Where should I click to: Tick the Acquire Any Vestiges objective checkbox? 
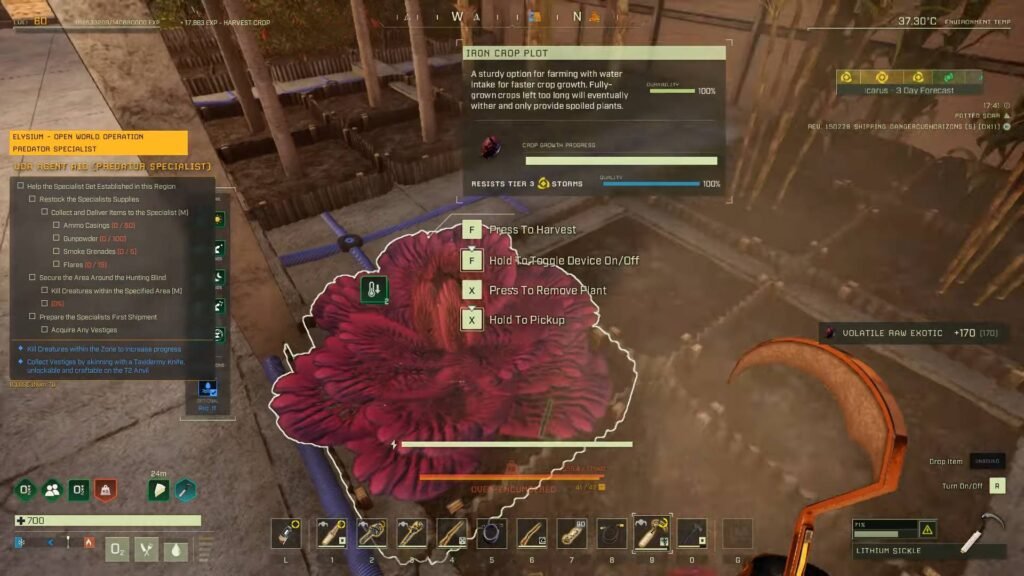(44, 329)
